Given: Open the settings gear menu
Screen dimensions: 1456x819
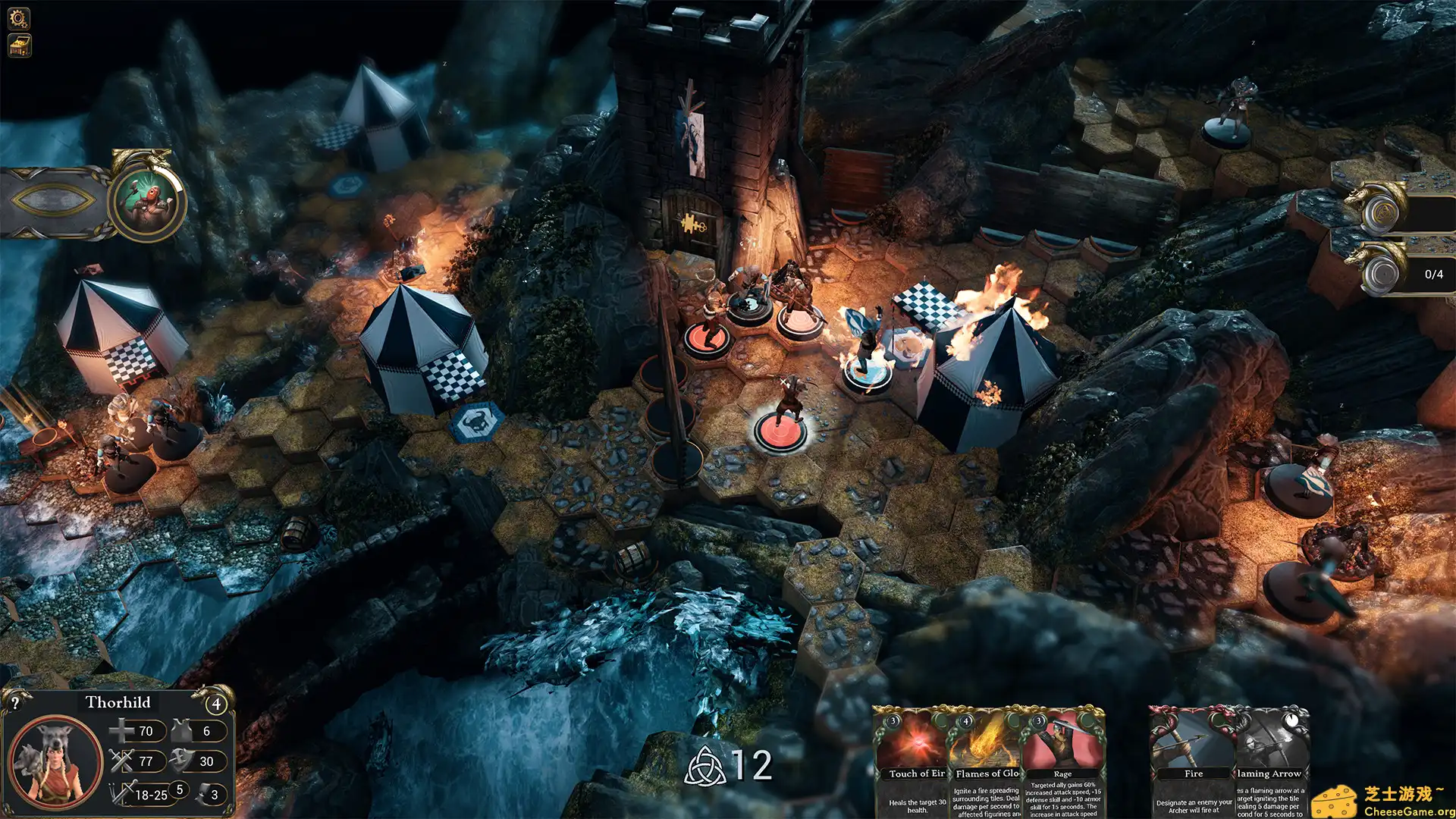Looking at the screenshot, I should tap(19, 18).
